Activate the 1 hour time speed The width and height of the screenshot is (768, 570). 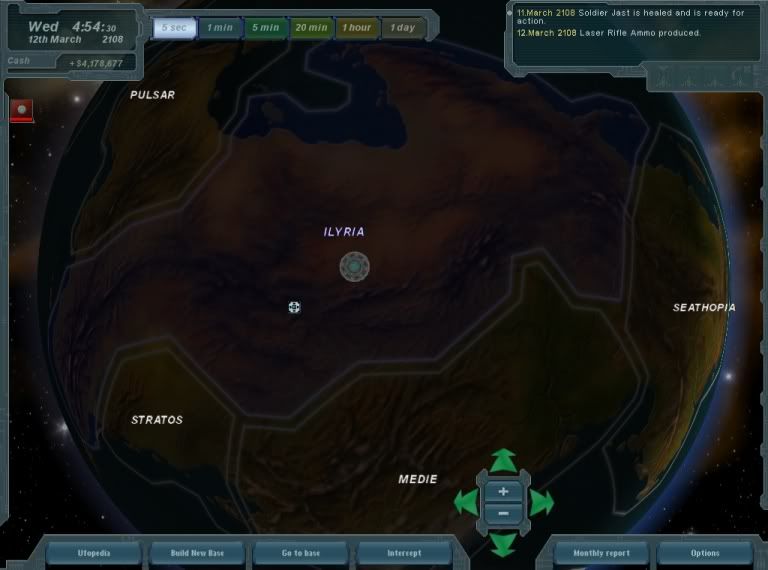point(357,28)
